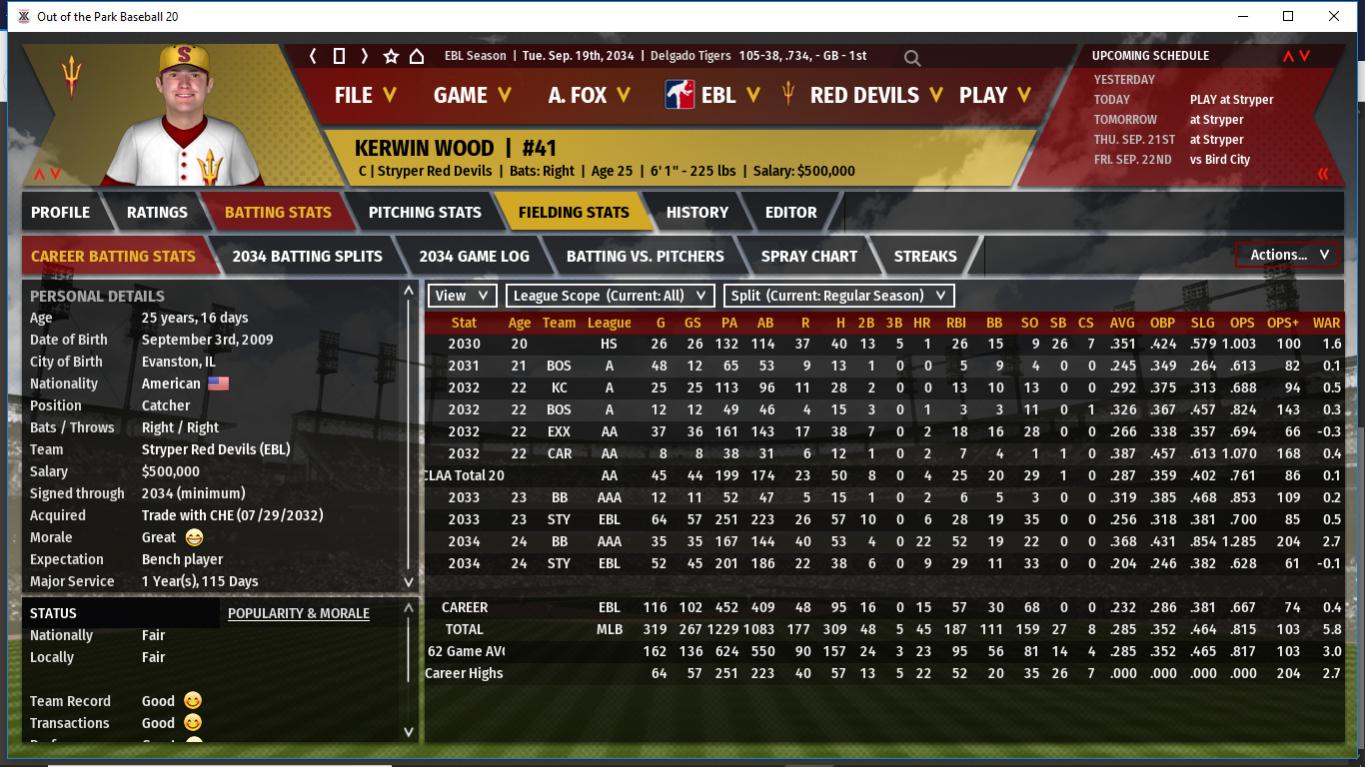The height and width of the screenshot is (767, 1365).
Task: Show the PITCHING STATS tab
Action: click(x=424, y=212)
